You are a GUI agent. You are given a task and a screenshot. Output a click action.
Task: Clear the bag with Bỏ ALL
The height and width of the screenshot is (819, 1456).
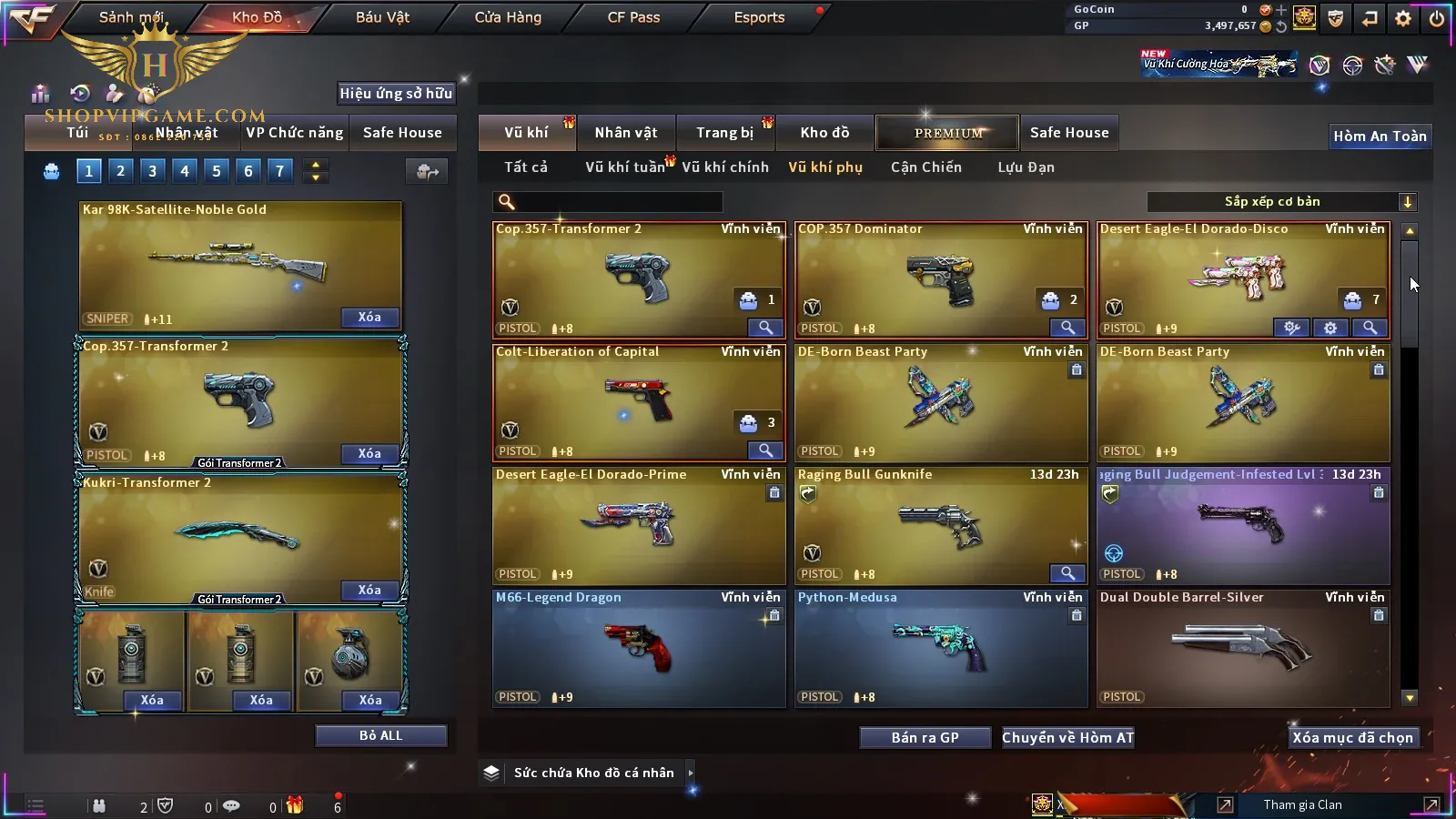pos(380,735)
